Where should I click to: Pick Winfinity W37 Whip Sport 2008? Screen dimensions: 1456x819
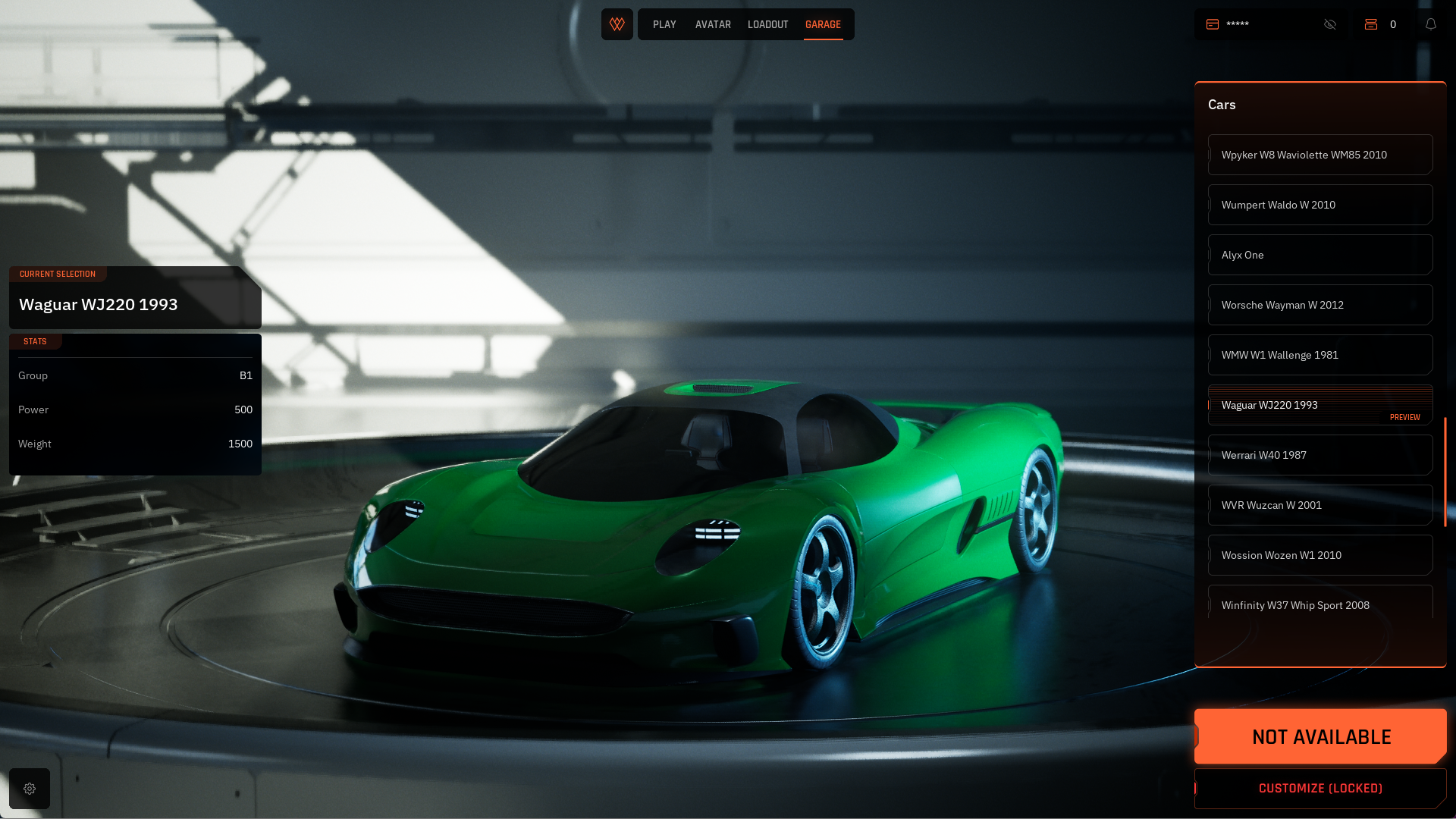[x=1319, y=604]
